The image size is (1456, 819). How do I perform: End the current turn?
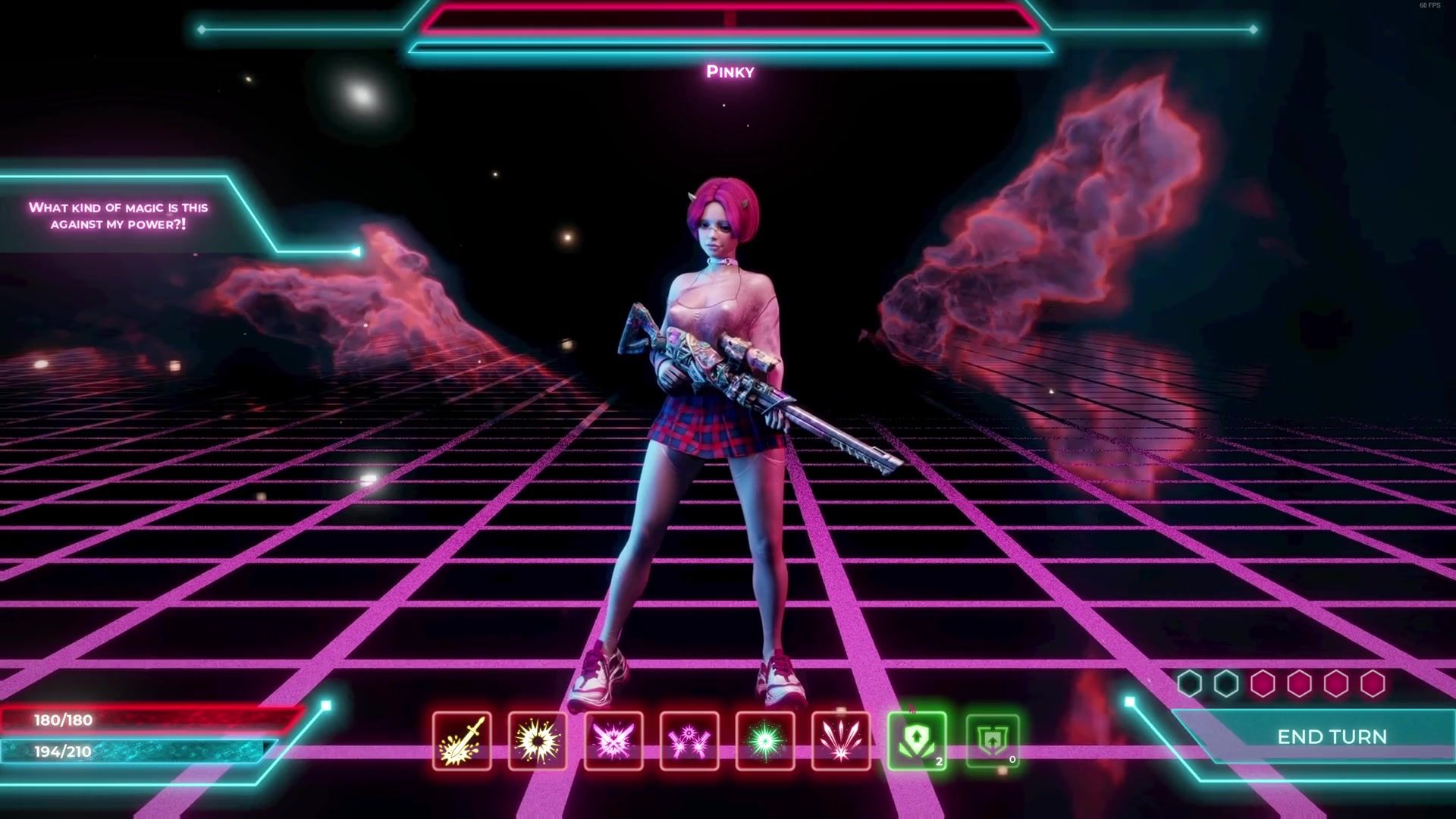[1332, 736]
